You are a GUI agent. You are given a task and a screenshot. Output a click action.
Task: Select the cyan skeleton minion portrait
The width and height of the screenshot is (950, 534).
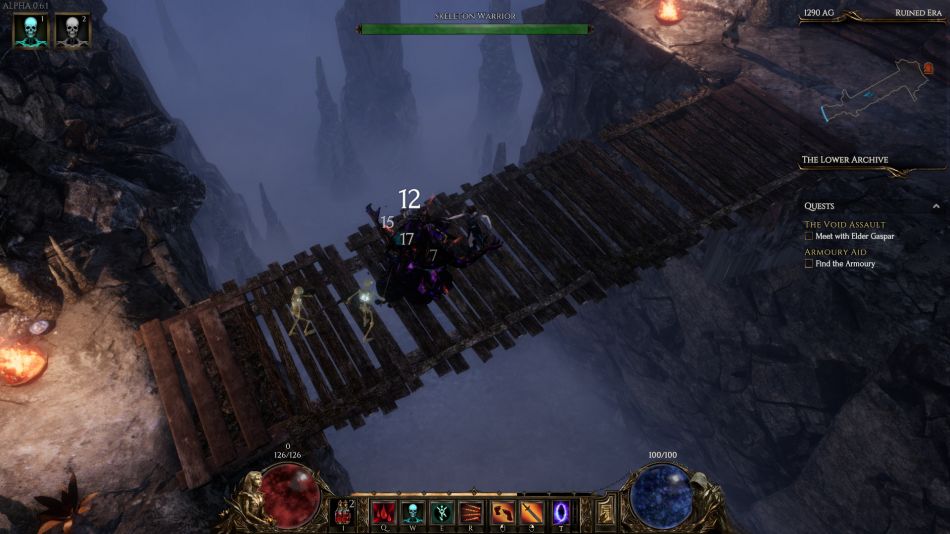click(30, 31)
